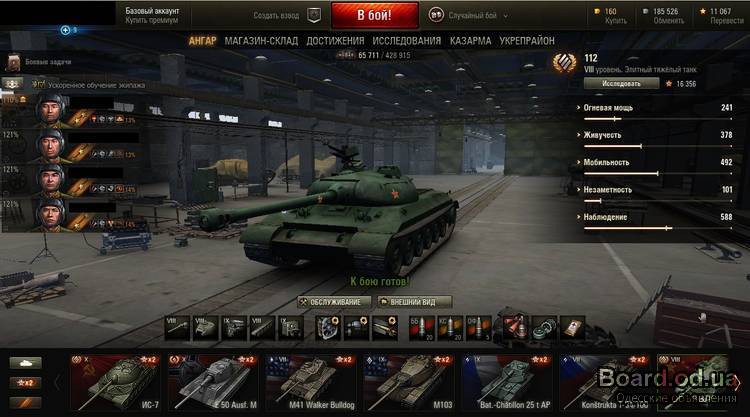Open the Казарма tab
Image resolution: width=750 pixels, height=417 pixels.
pos(470,41)
